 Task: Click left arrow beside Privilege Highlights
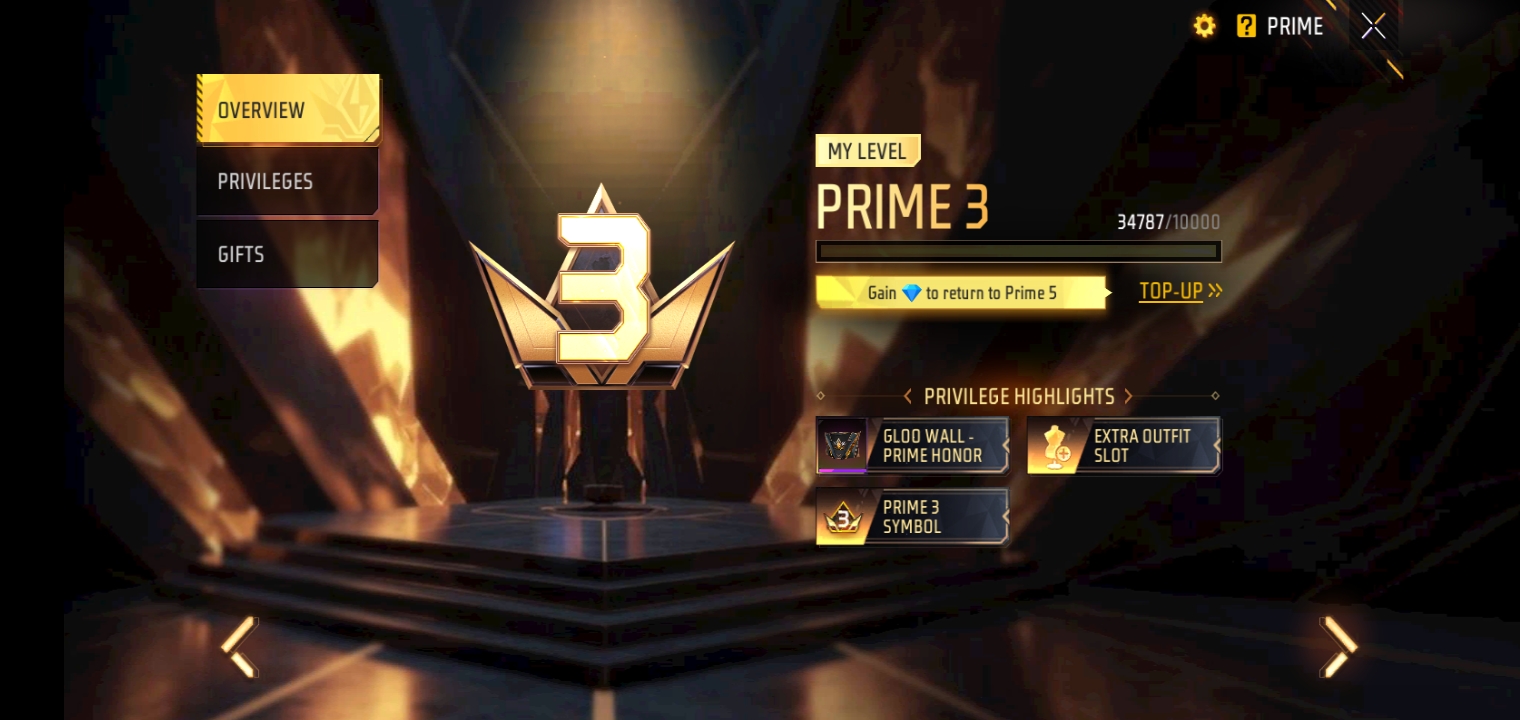coord(907,397)
